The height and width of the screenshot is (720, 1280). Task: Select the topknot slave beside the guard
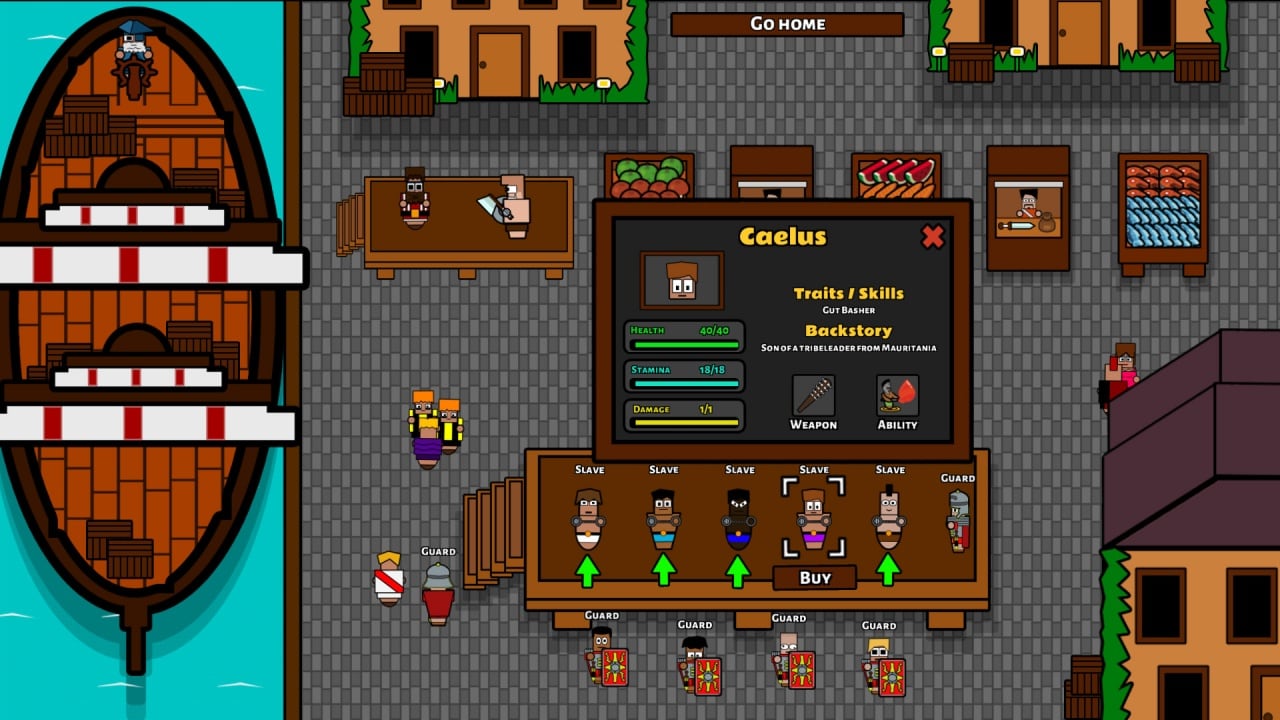pyautogui.click(x=889, y=520)
